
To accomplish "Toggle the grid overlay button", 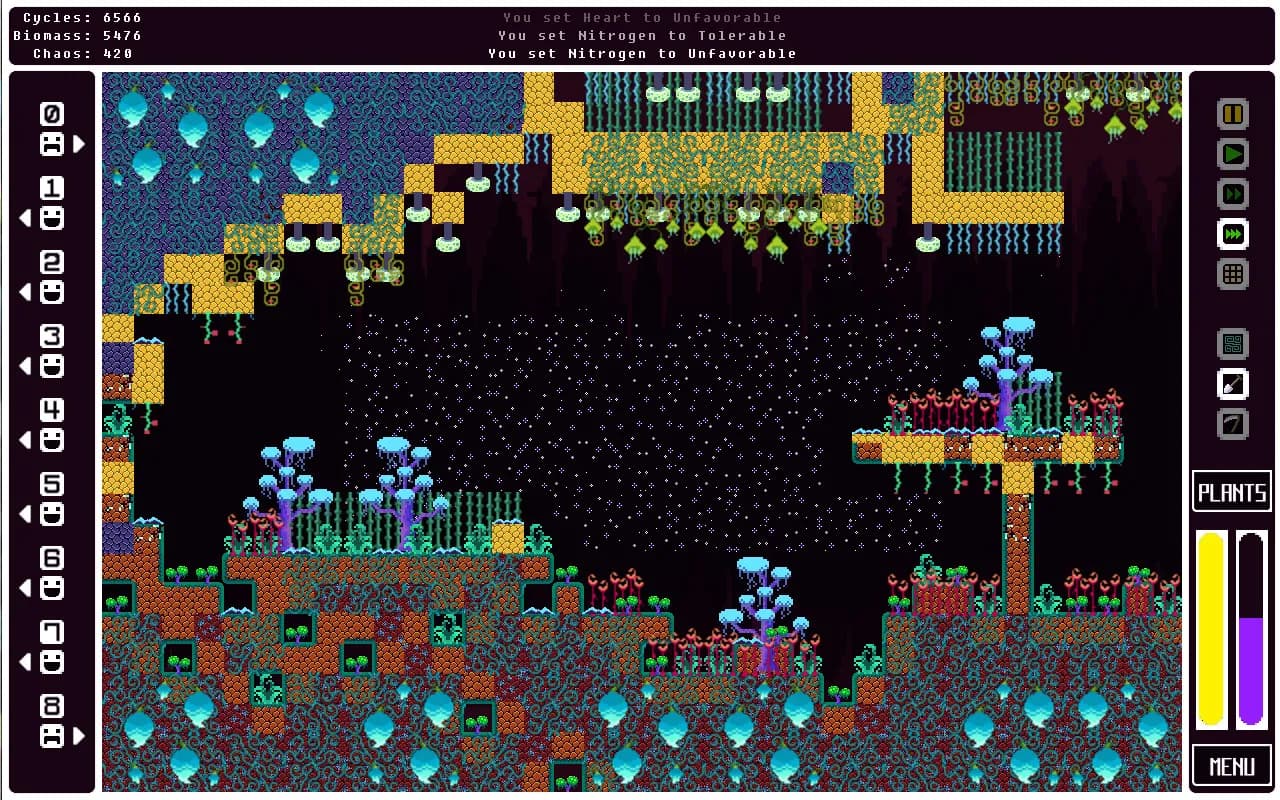I will tap(1233, 274).
